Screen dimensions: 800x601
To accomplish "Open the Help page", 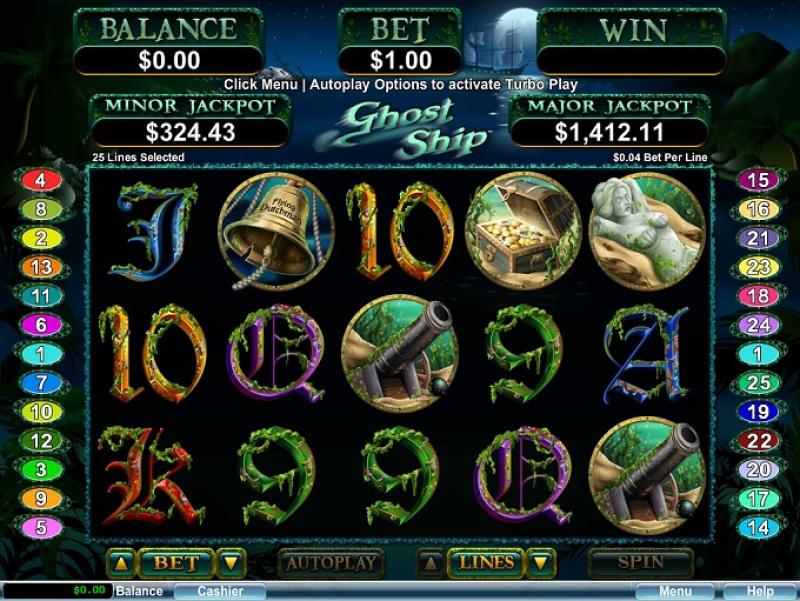I will tap(760, 591).
